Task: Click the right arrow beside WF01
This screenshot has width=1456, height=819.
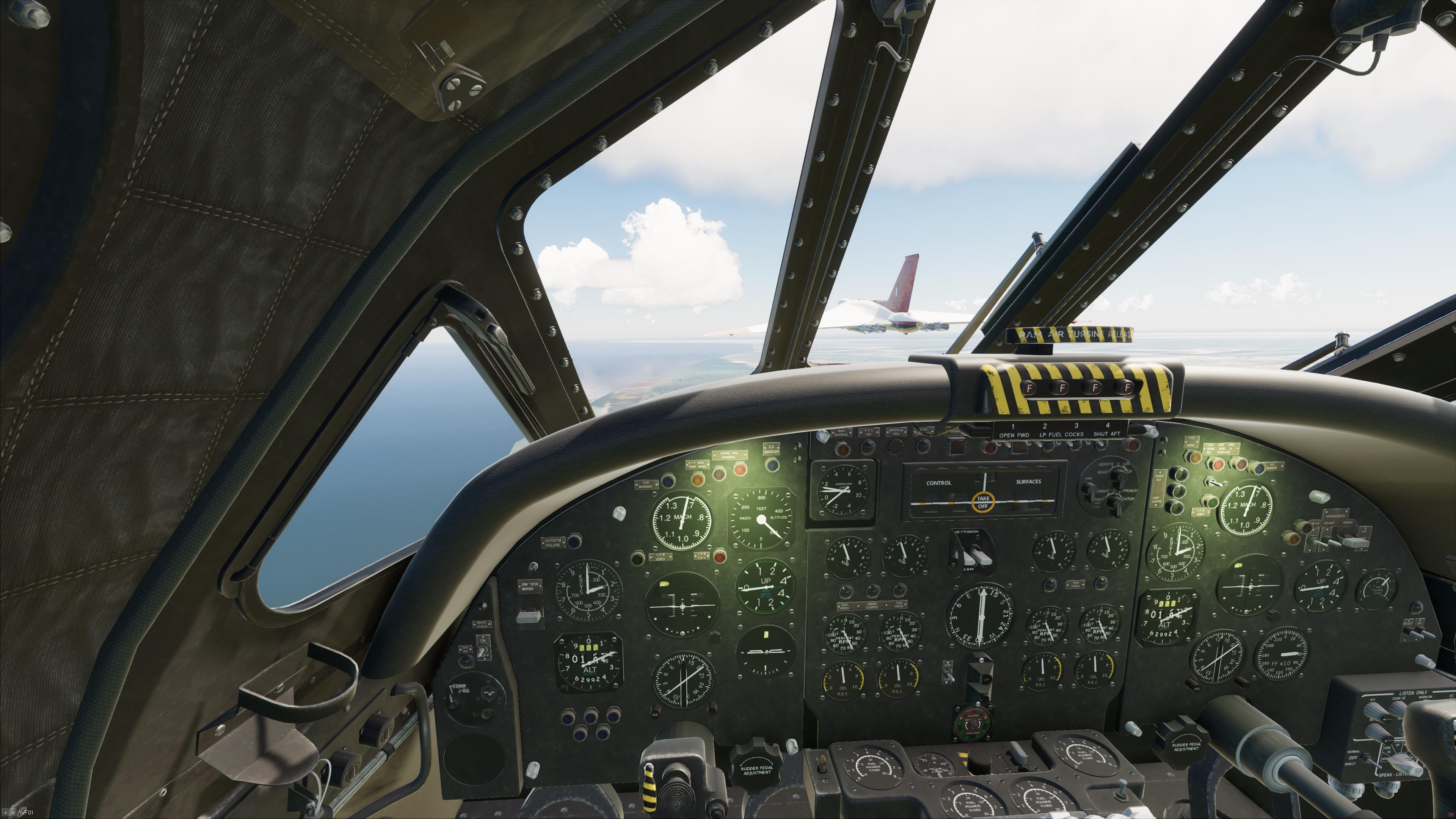Action: pos(13,813)
